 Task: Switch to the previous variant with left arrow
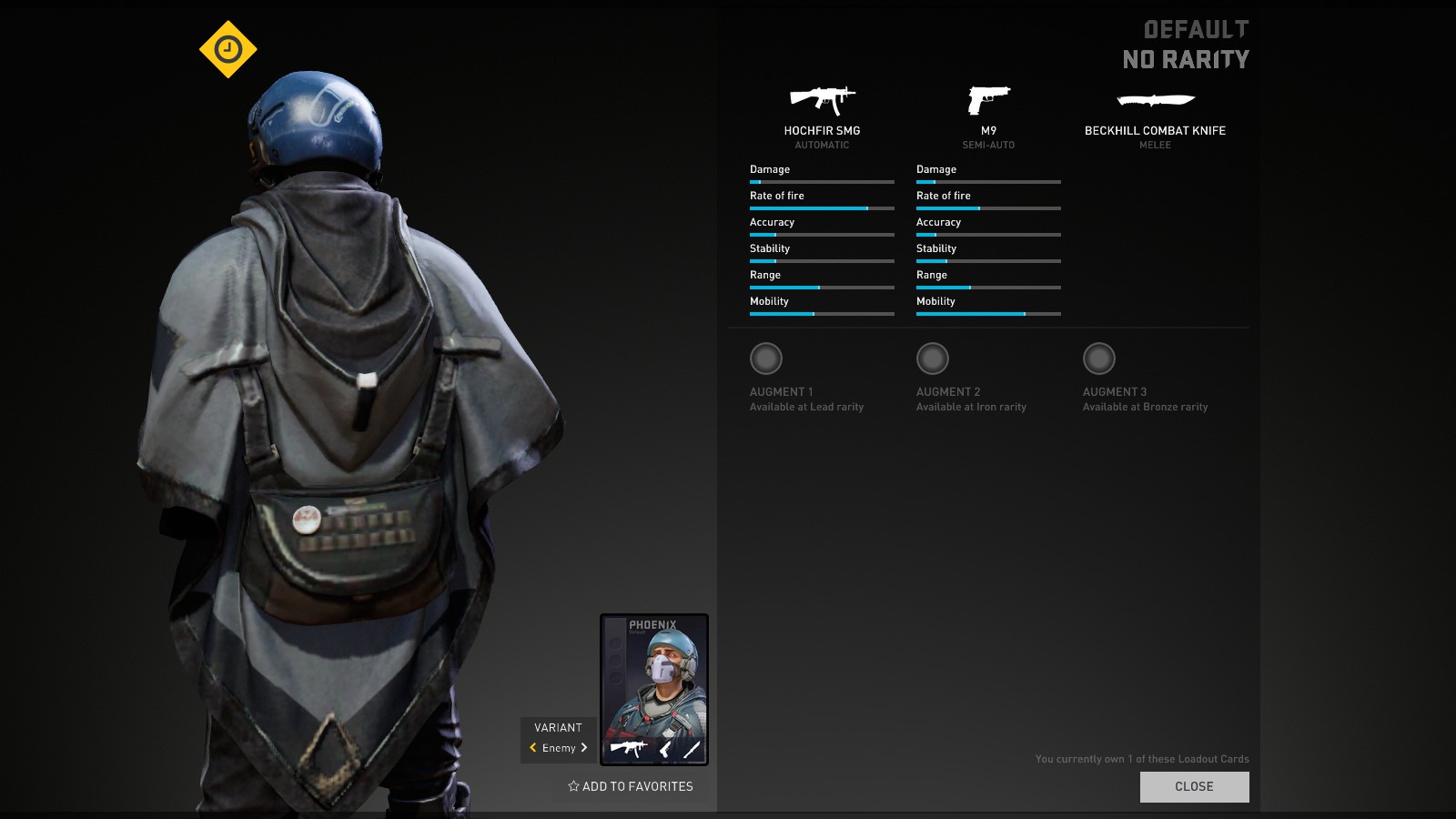pos(533,748)
